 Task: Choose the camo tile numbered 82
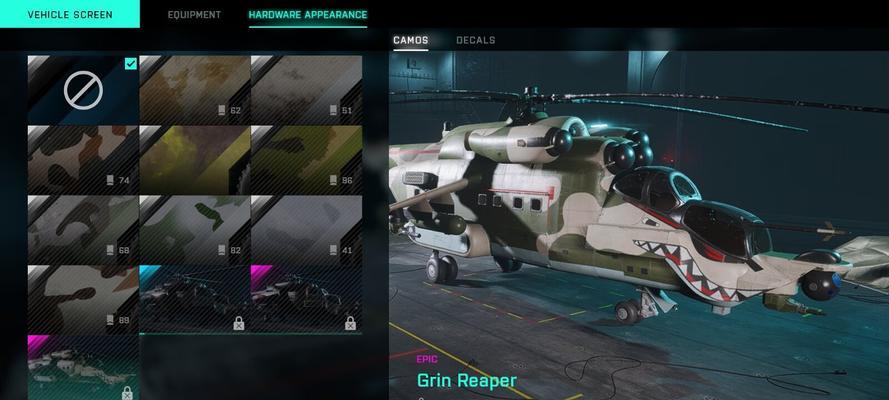pos(194,229)
